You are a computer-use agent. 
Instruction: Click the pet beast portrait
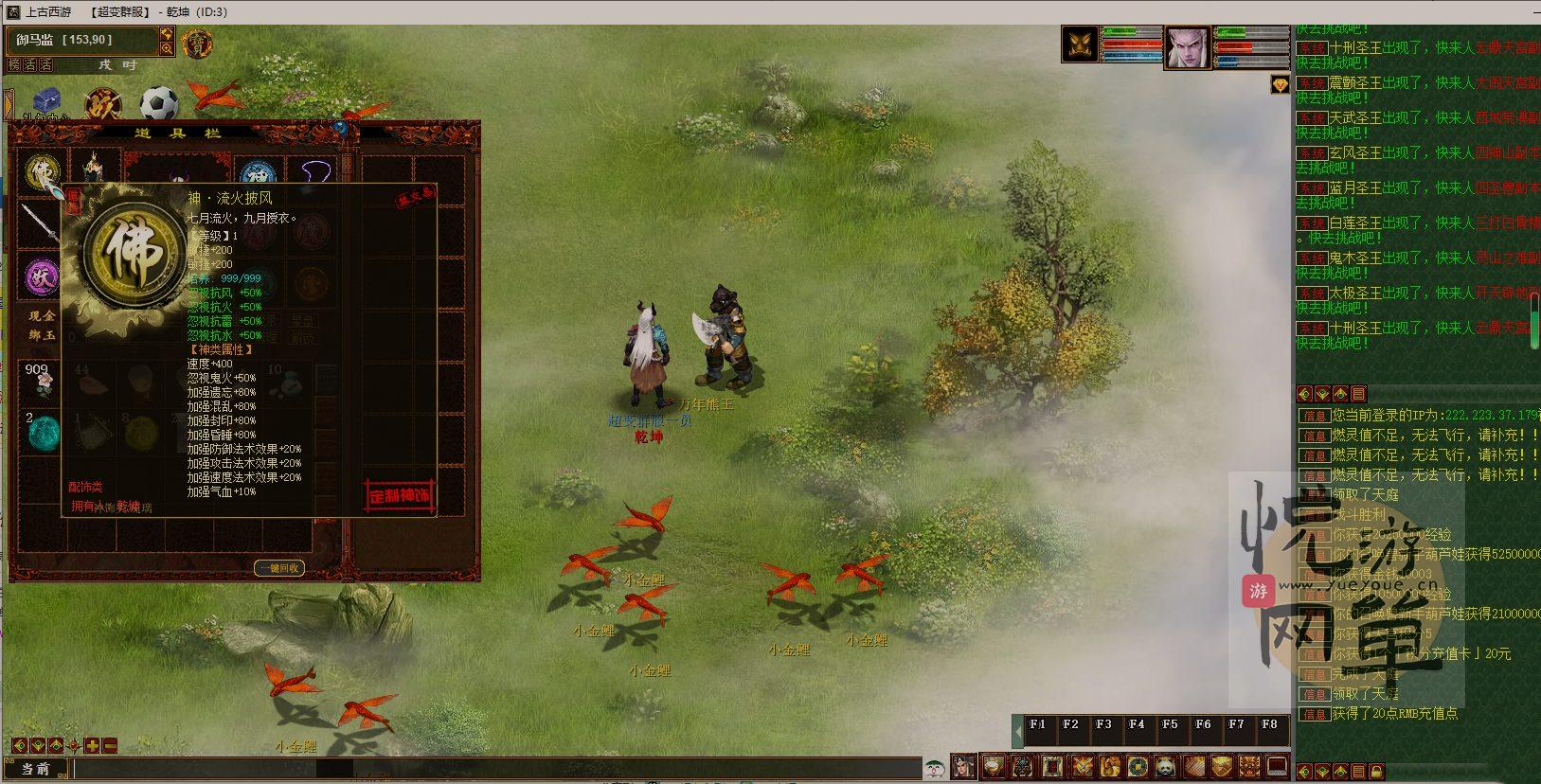(x=1081, y=45)
